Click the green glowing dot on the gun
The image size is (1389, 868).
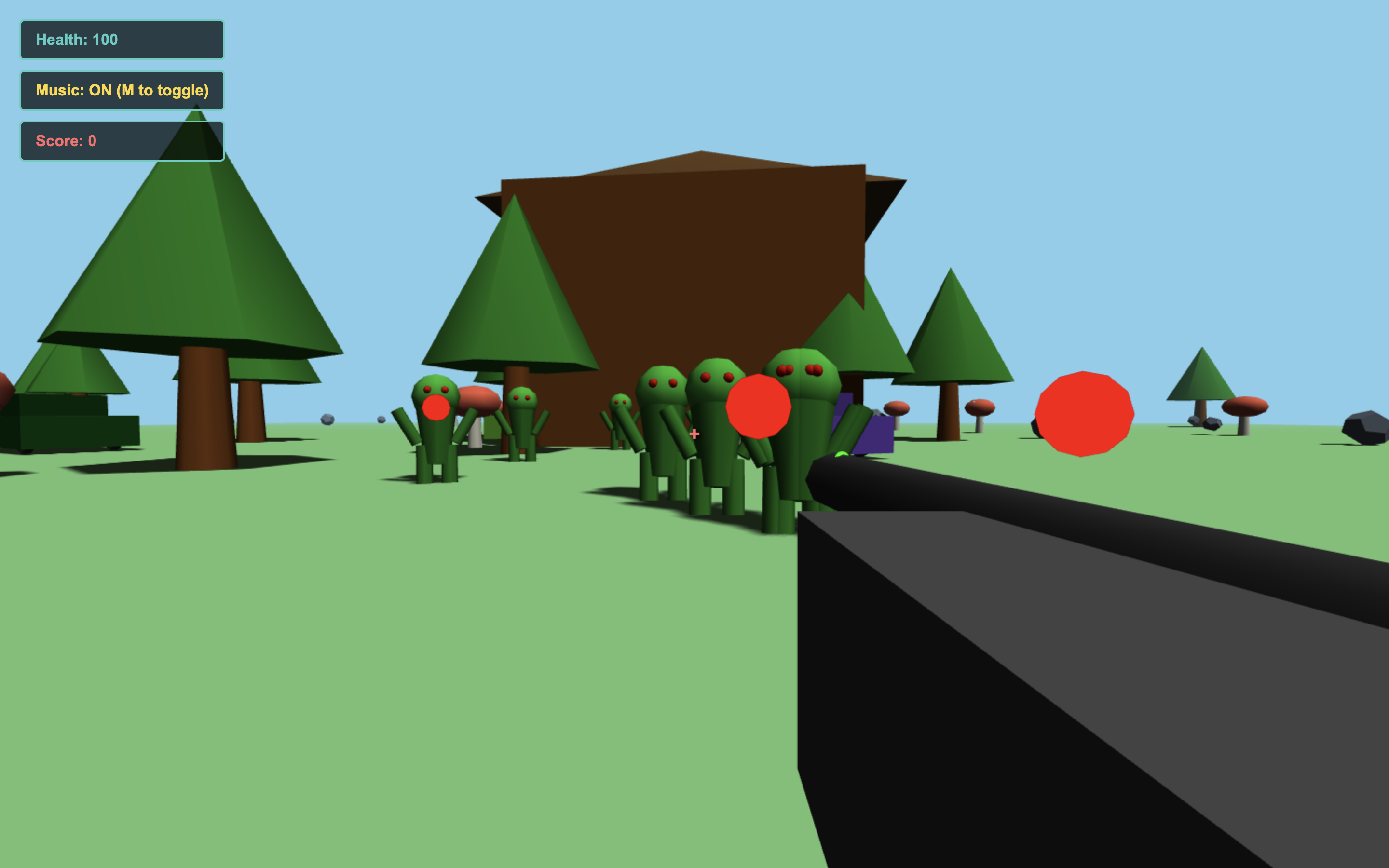842,455
